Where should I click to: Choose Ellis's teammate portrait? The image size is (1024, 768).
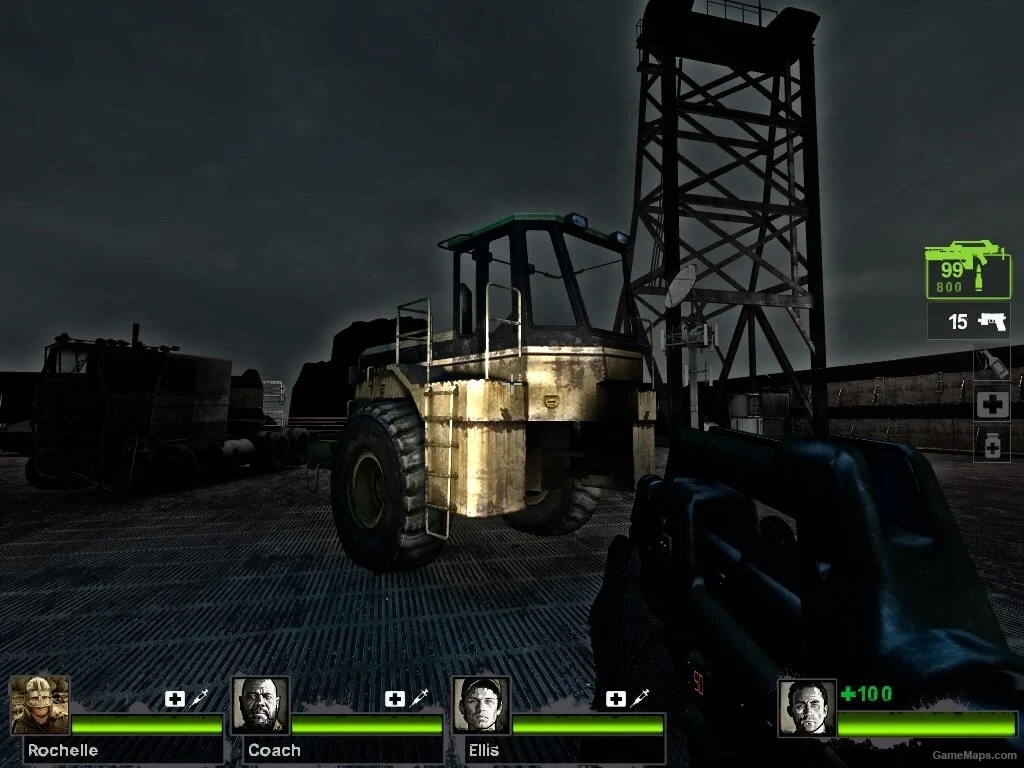point(481,705)
